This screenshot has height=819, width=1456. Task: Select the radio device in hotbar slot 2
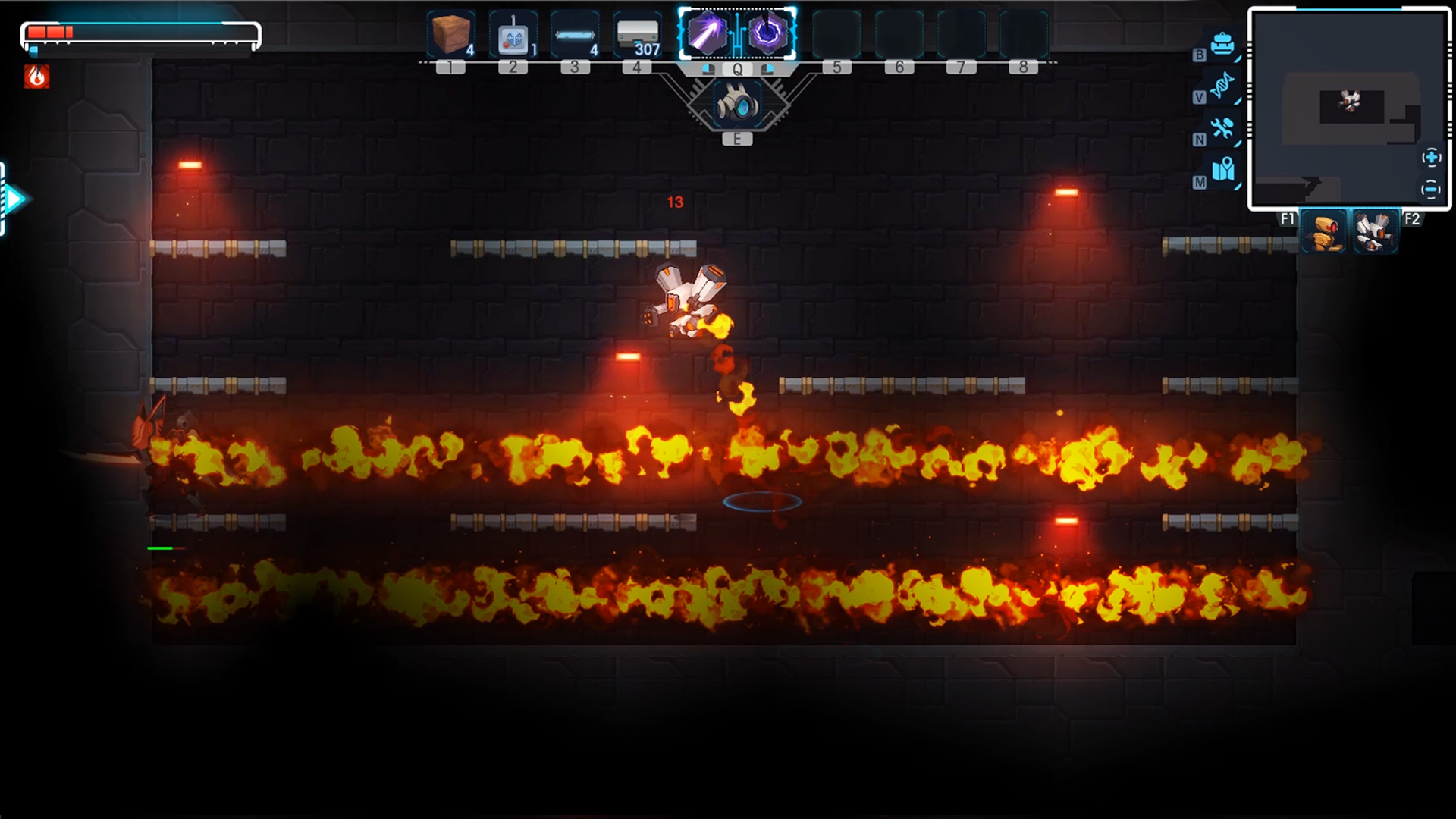(x=514, y=33)
